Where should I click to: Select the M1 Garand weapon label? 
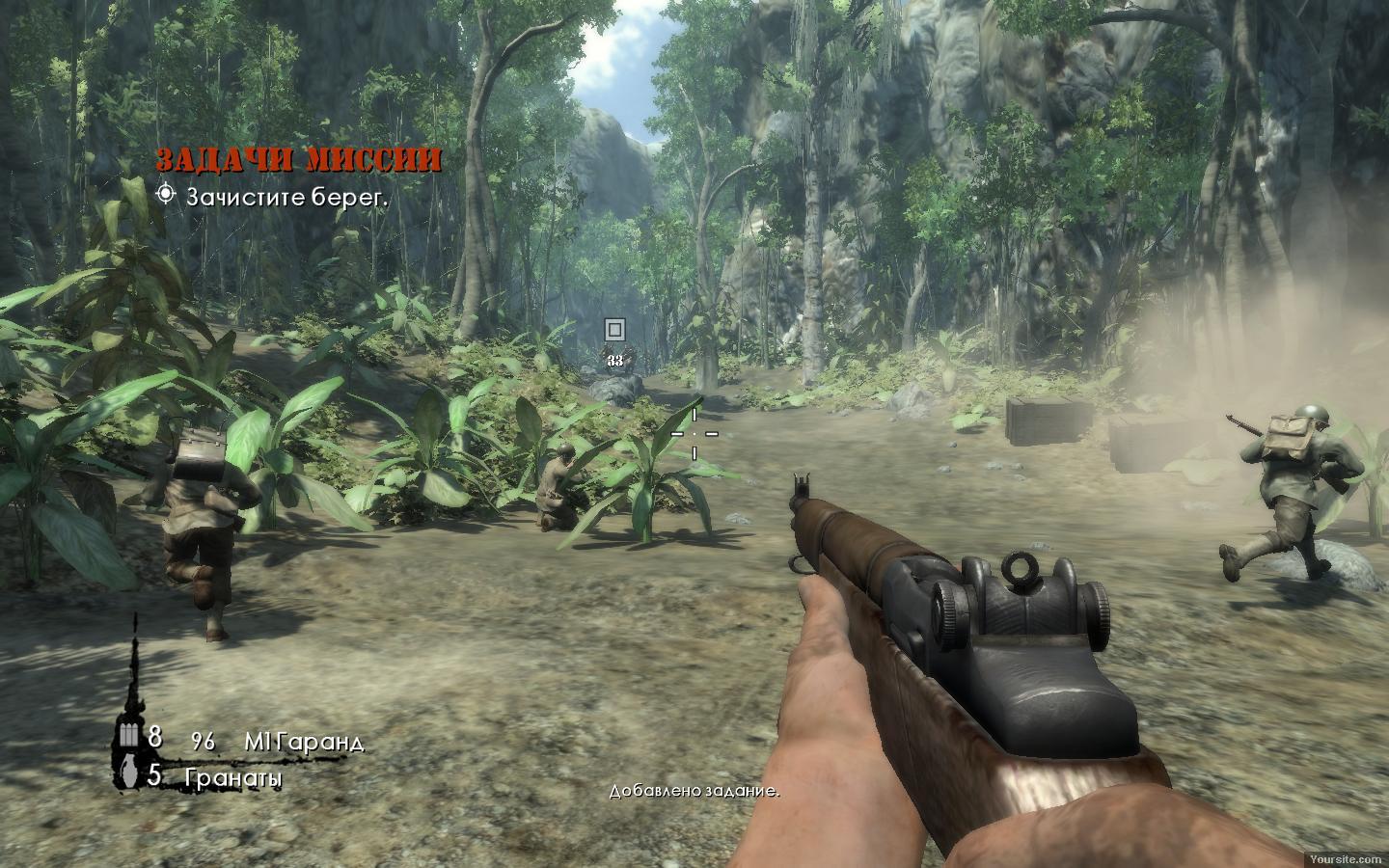pyautogui.click(x=304, y=742)
